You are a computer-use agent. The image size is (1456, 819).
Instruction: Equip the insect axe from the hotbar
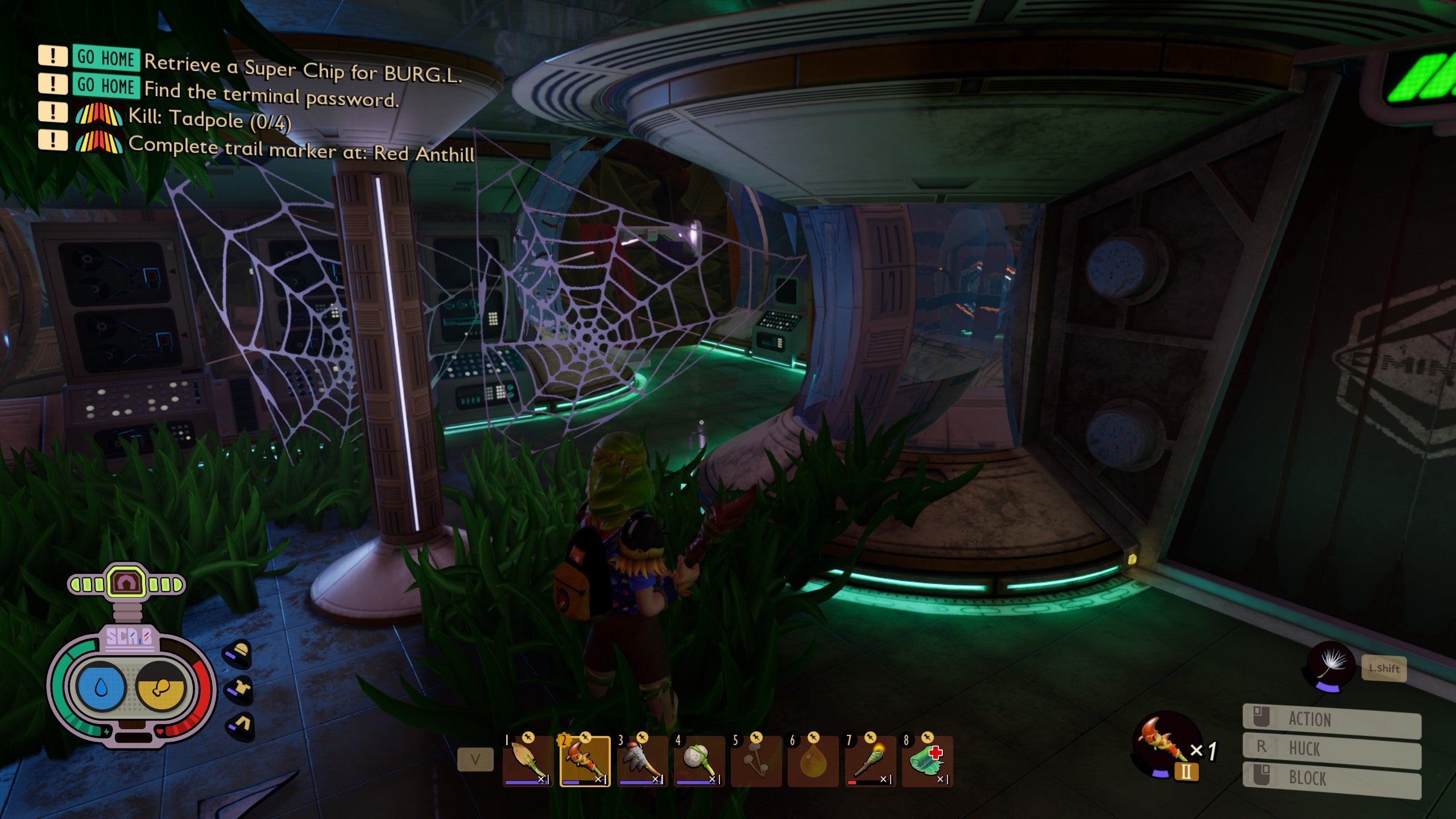[642, 761]
